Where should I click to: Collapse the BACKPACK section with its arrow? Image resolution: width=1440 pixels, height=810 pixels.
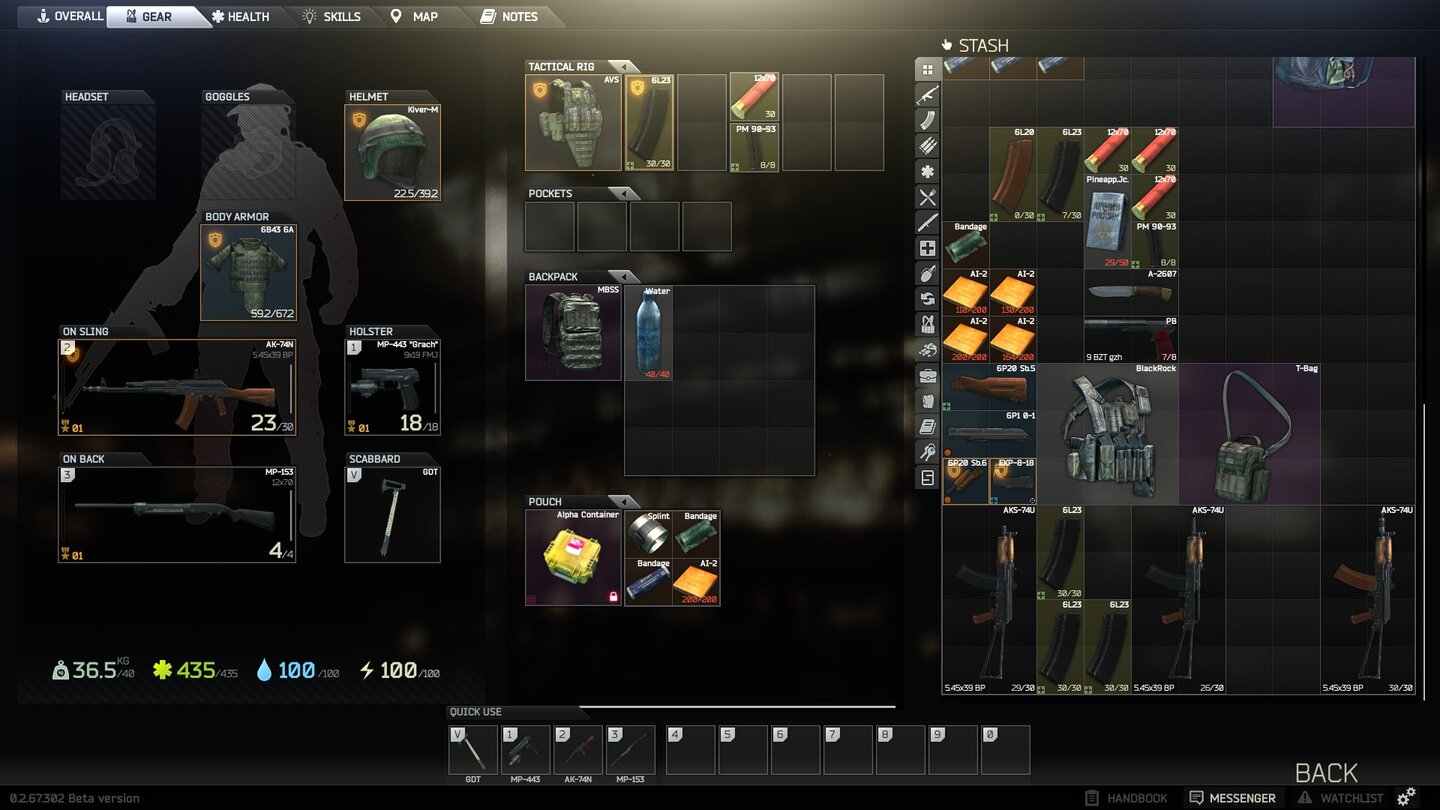click(x=625, y=277)
